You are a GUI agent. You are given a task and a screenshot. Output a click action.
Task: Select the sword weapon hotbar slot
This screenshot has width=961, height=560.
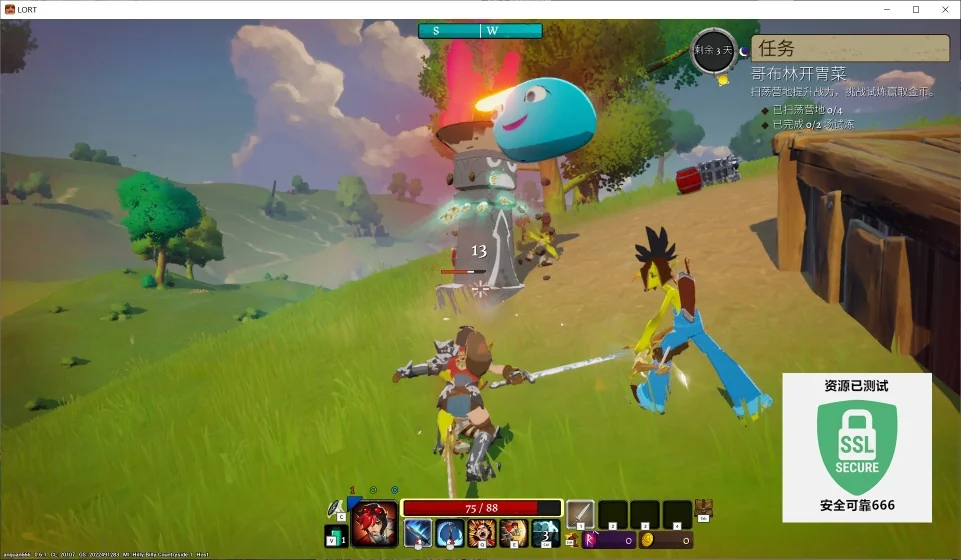click(580, 514)
